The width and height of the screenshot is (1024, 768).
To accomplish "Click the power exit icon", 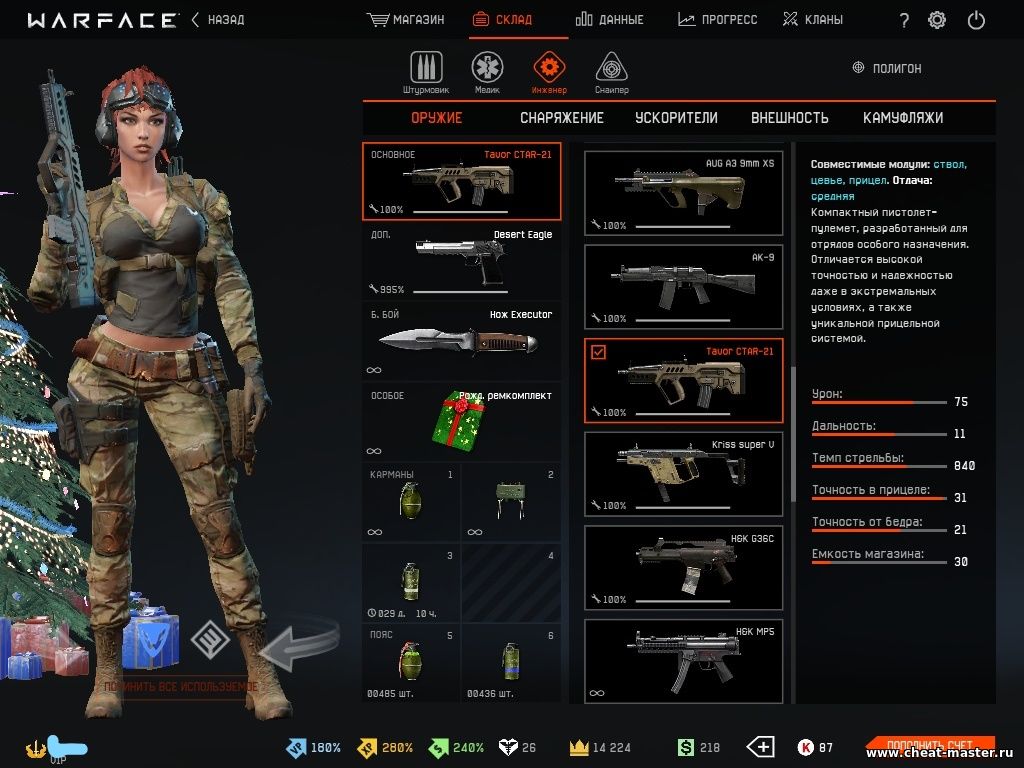I will (976, 20).
